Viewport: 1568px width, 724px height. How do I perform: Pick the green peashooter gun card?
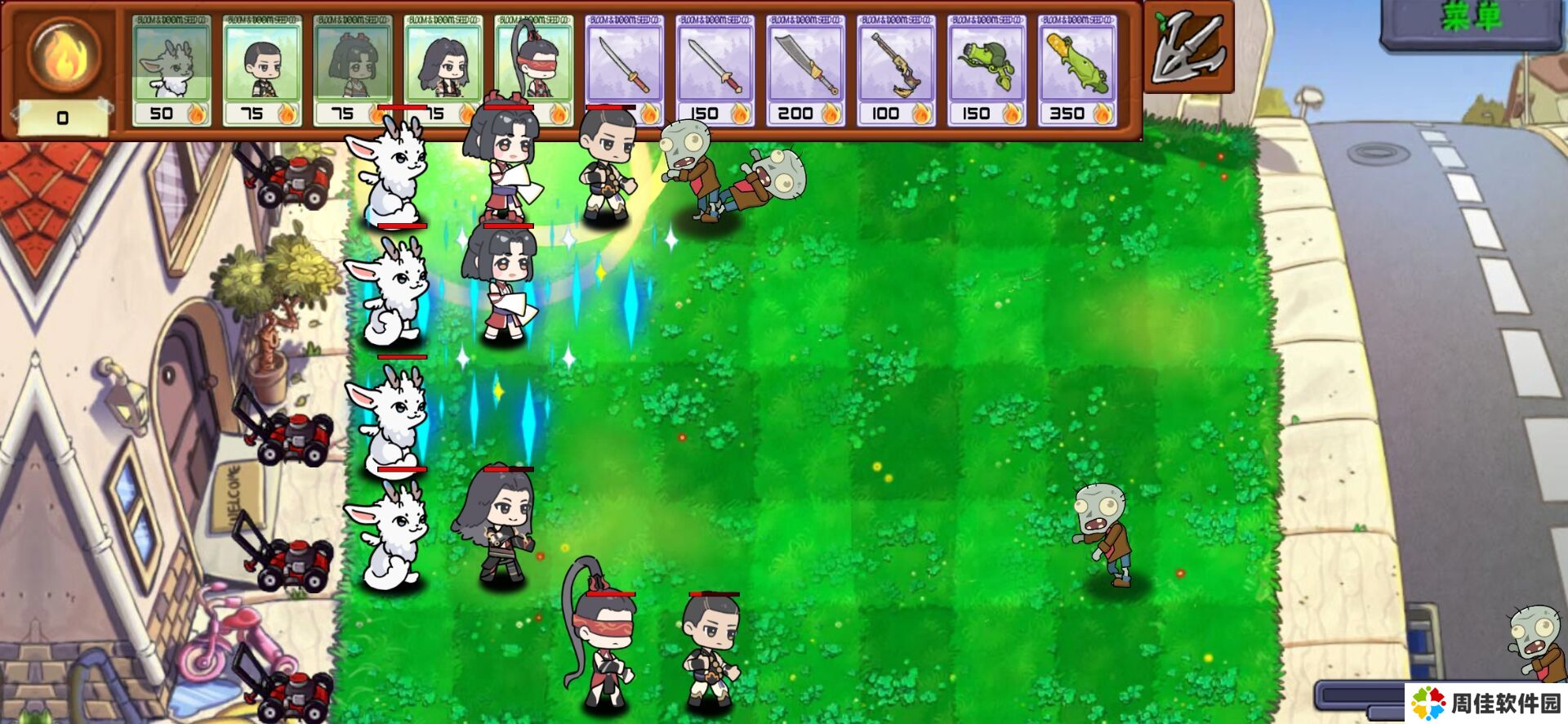987,71
